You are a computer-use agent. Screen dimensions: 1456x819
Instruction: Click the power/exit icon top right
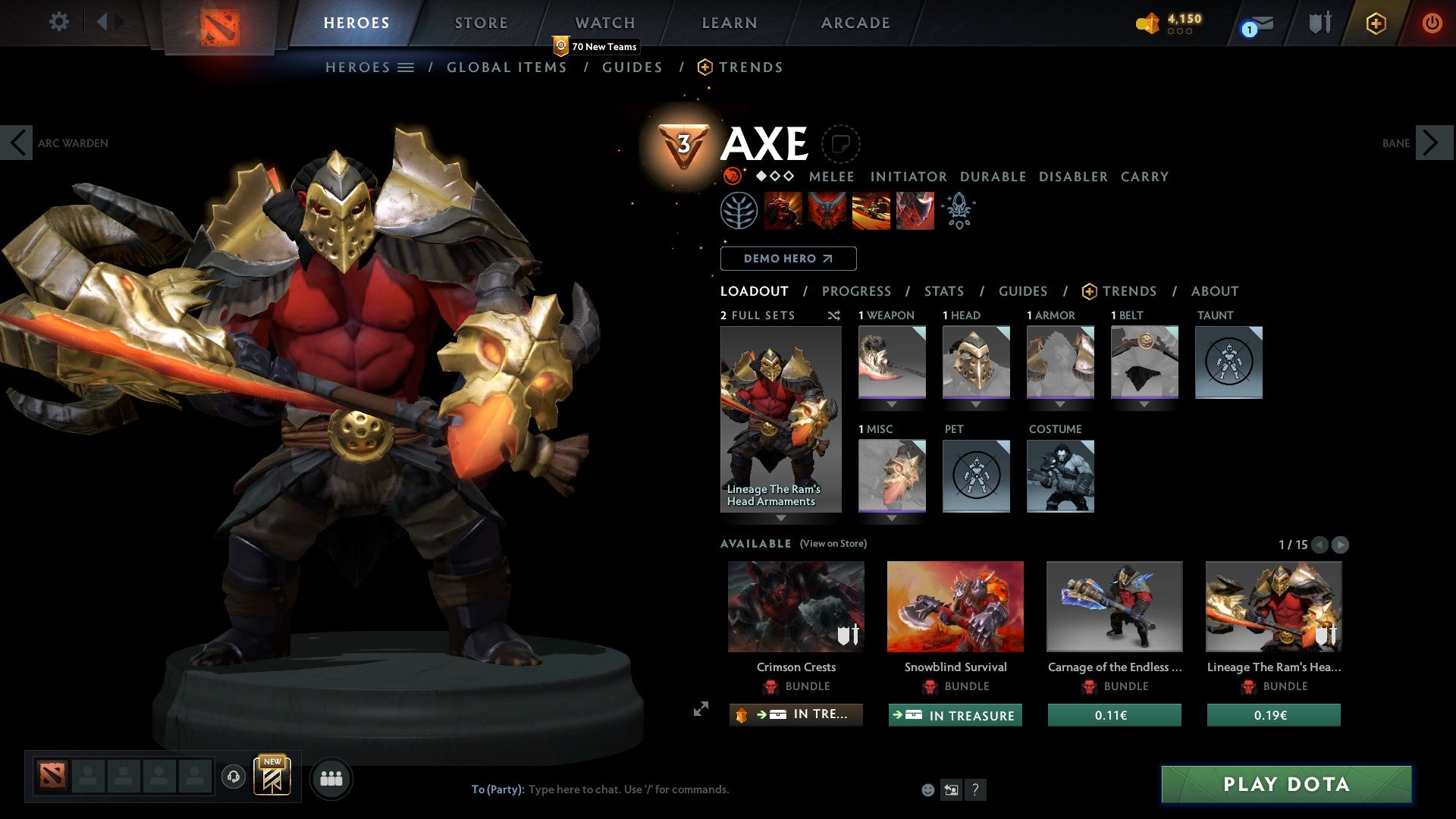click(x=1432, y=23)
